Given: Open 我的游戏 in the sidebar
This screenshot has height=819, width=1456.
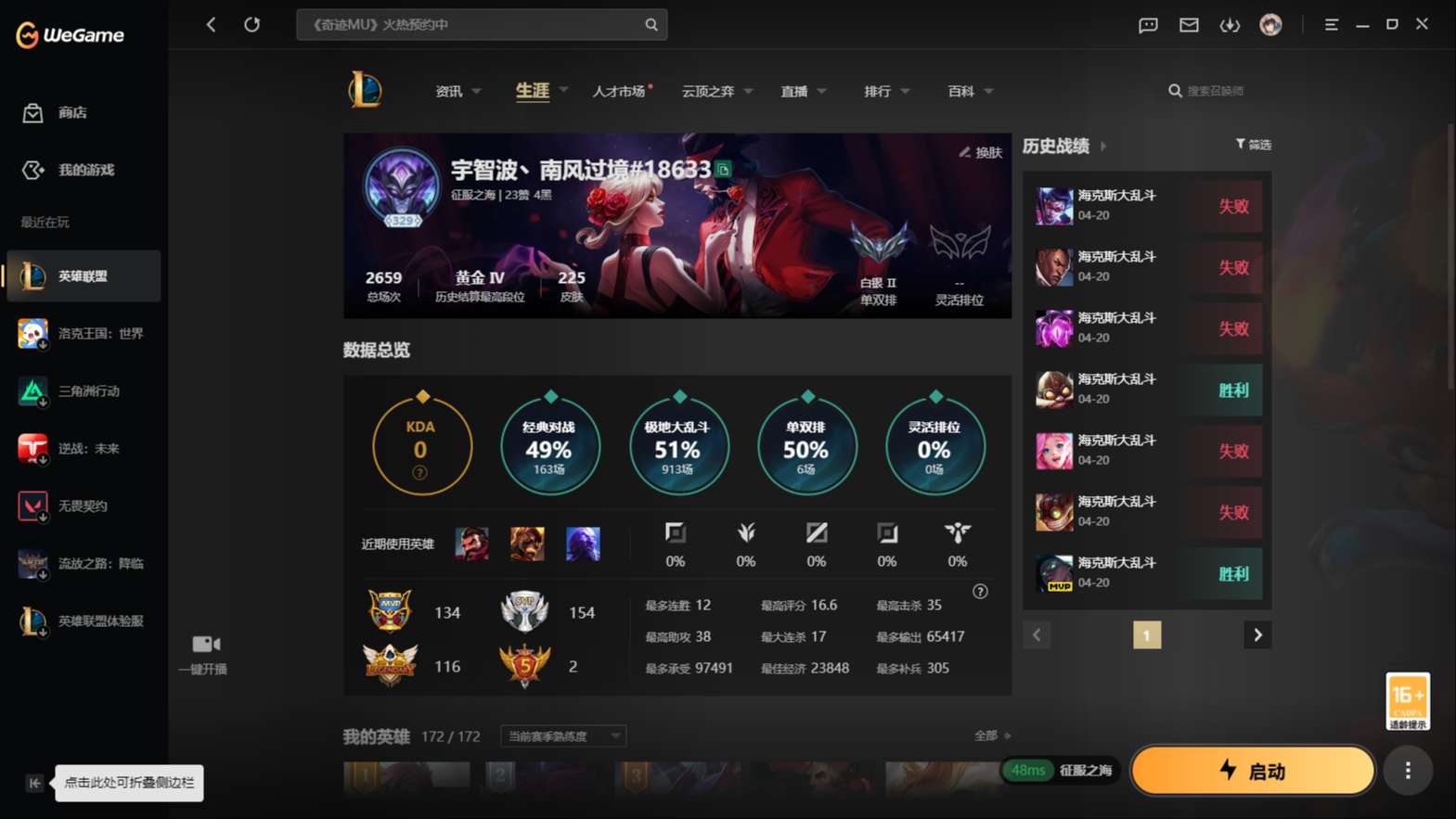Looking at the screenshot, I should tap(63, 170).
